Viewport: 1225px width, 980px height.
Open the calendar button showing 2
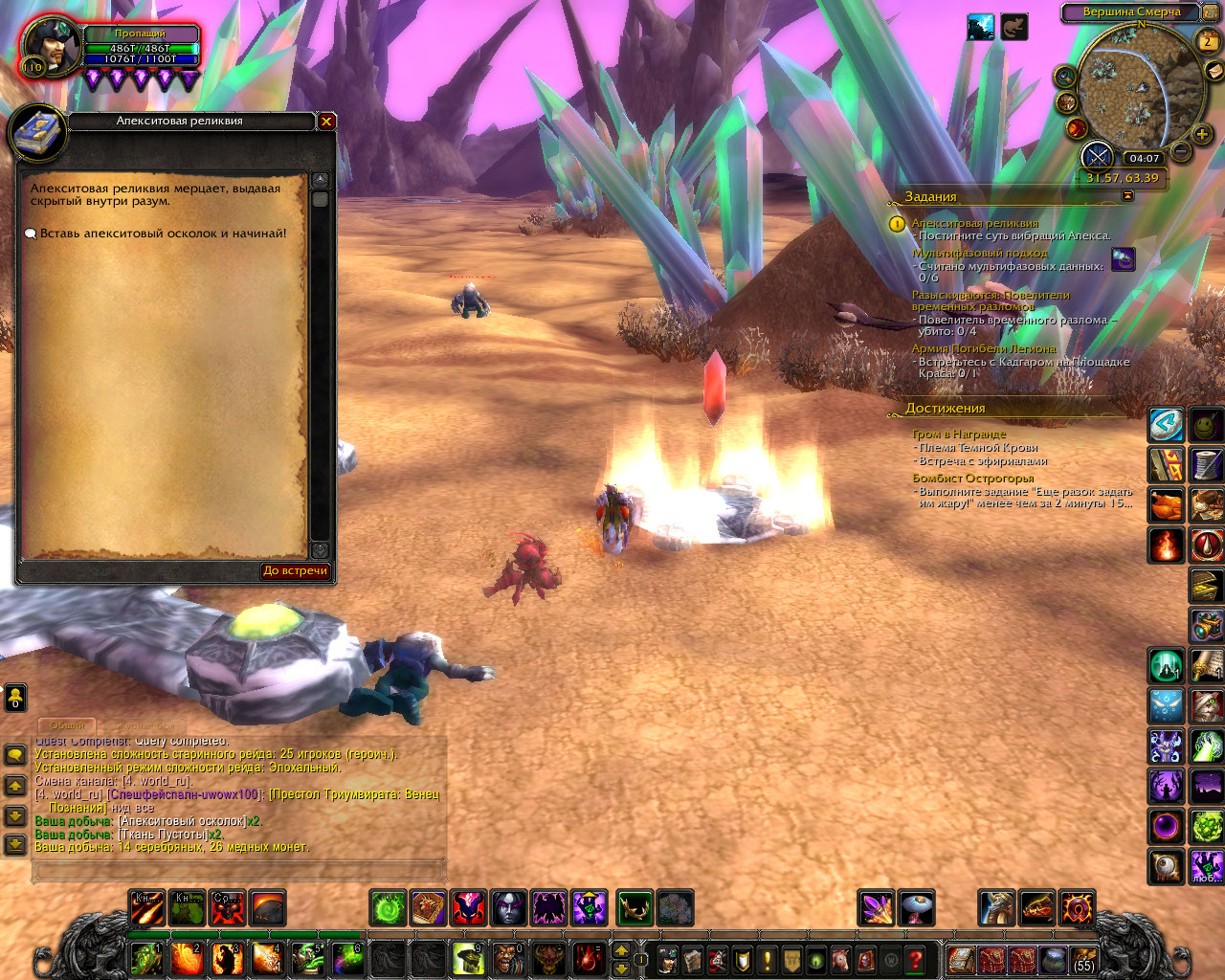[1208, 41]
